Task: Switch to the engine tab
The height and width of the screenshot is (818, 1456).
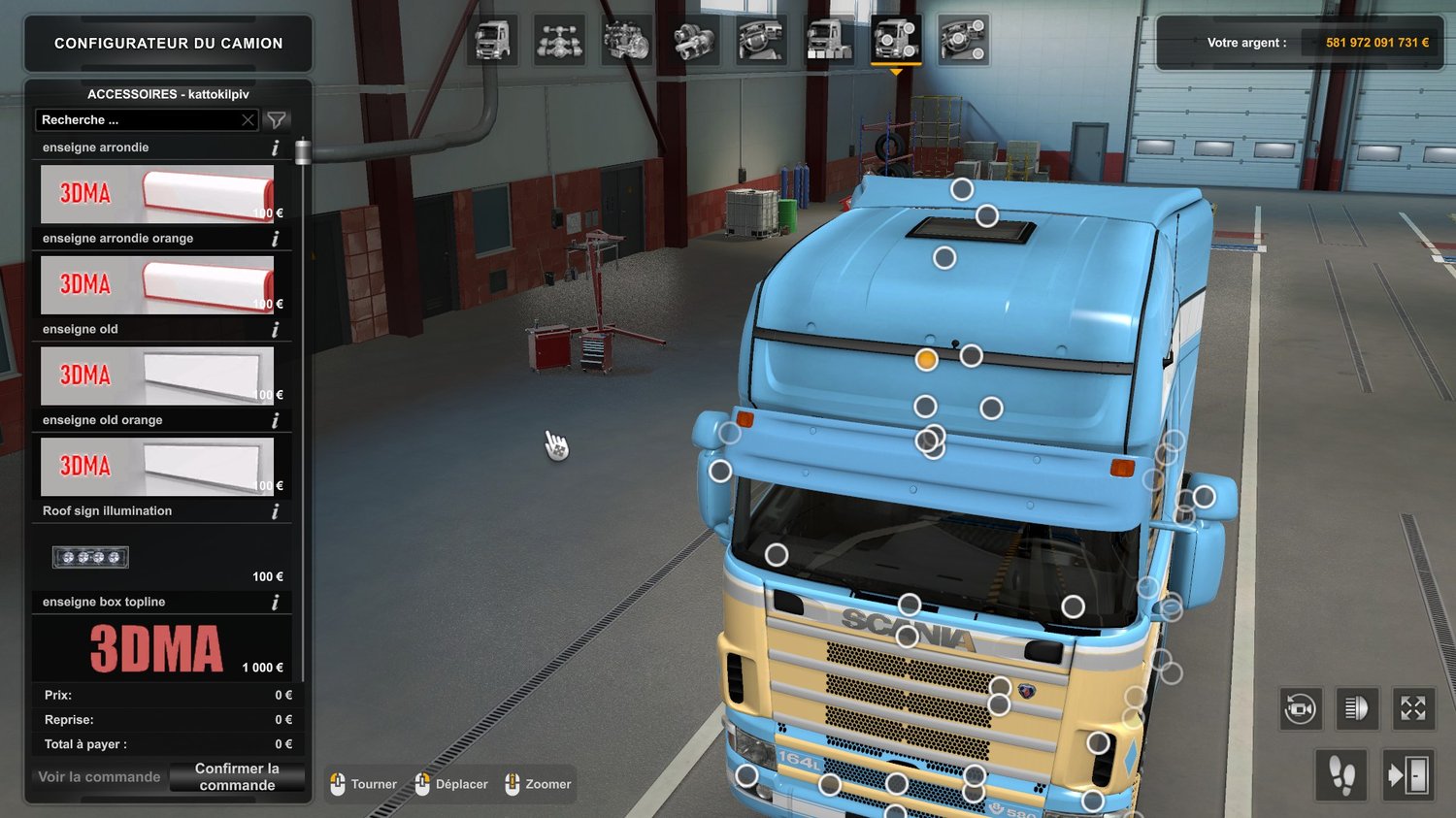Action: pyautogui.click(x=626, y=41)
